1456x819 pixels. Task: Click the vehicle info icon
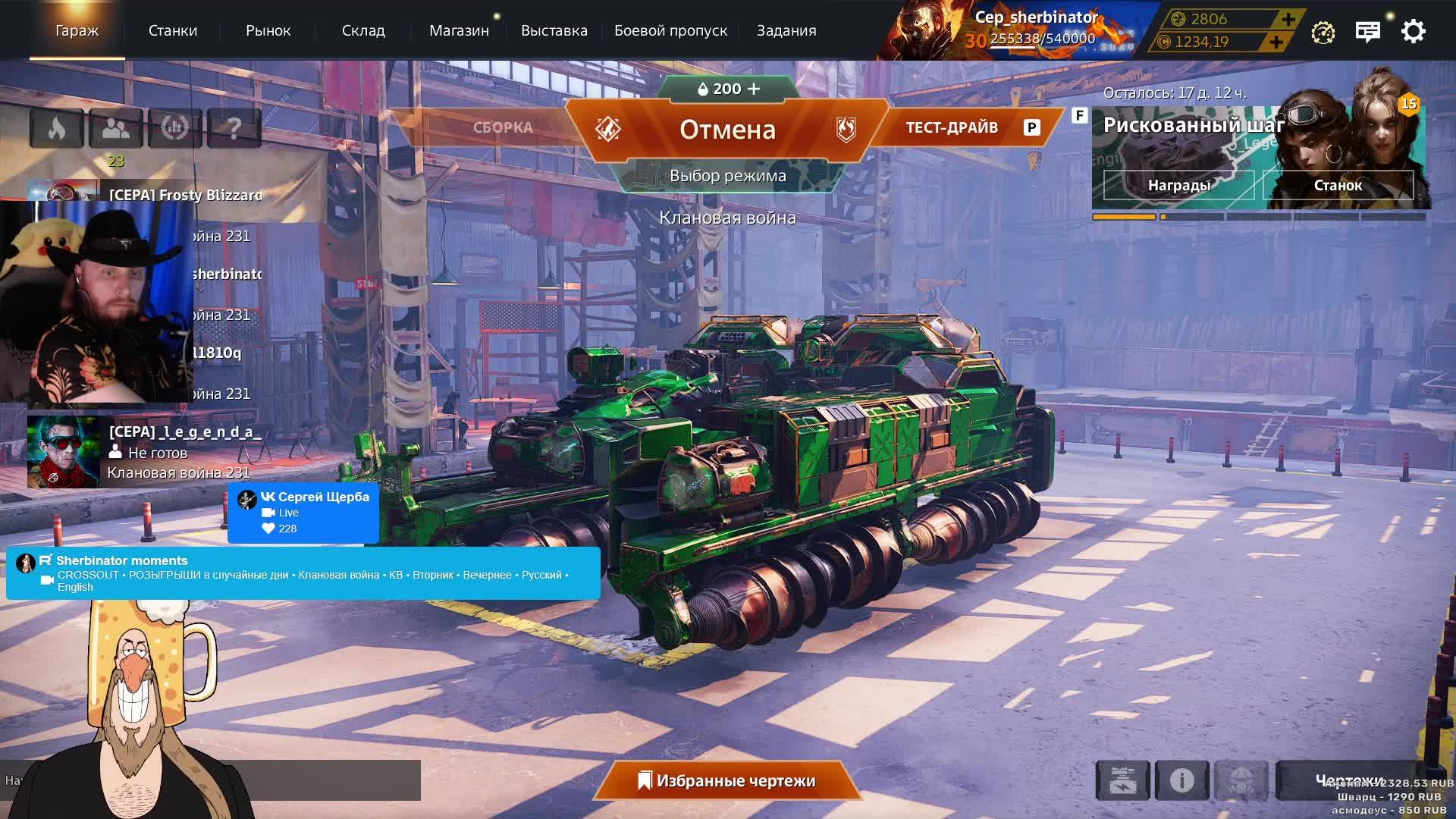(1181, 780)
